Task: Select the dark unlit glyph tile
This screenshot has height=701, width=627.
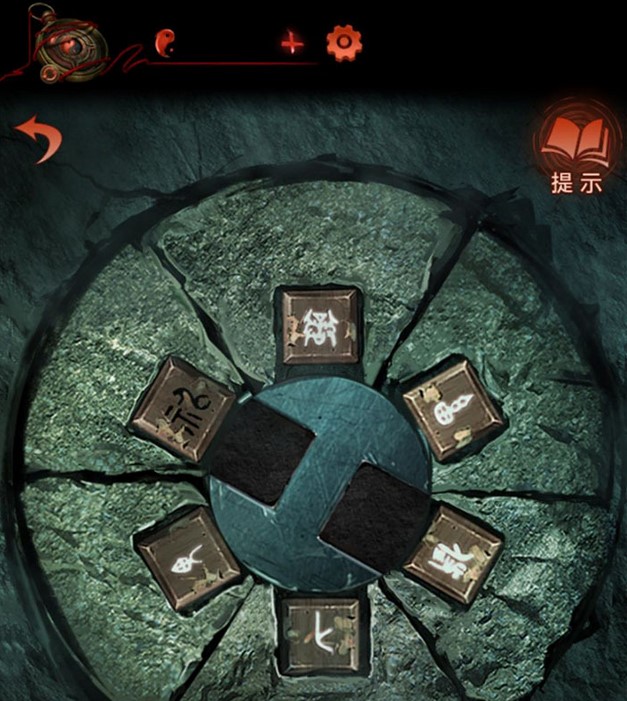Action: pyautogui.click(x=182, y=407)
